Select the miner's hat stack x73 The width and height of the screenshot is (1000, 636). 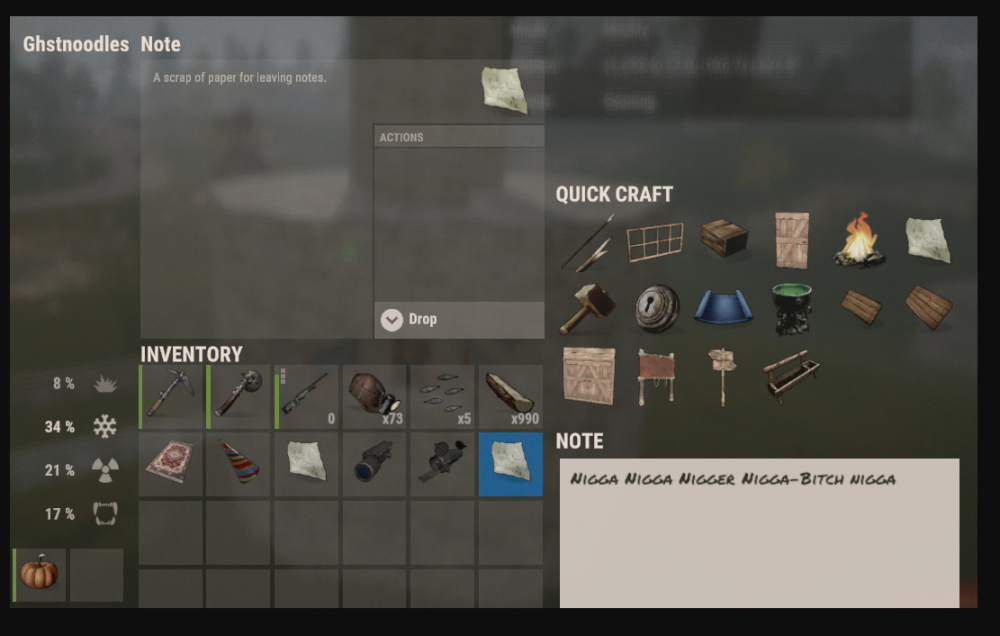point(375,396)
